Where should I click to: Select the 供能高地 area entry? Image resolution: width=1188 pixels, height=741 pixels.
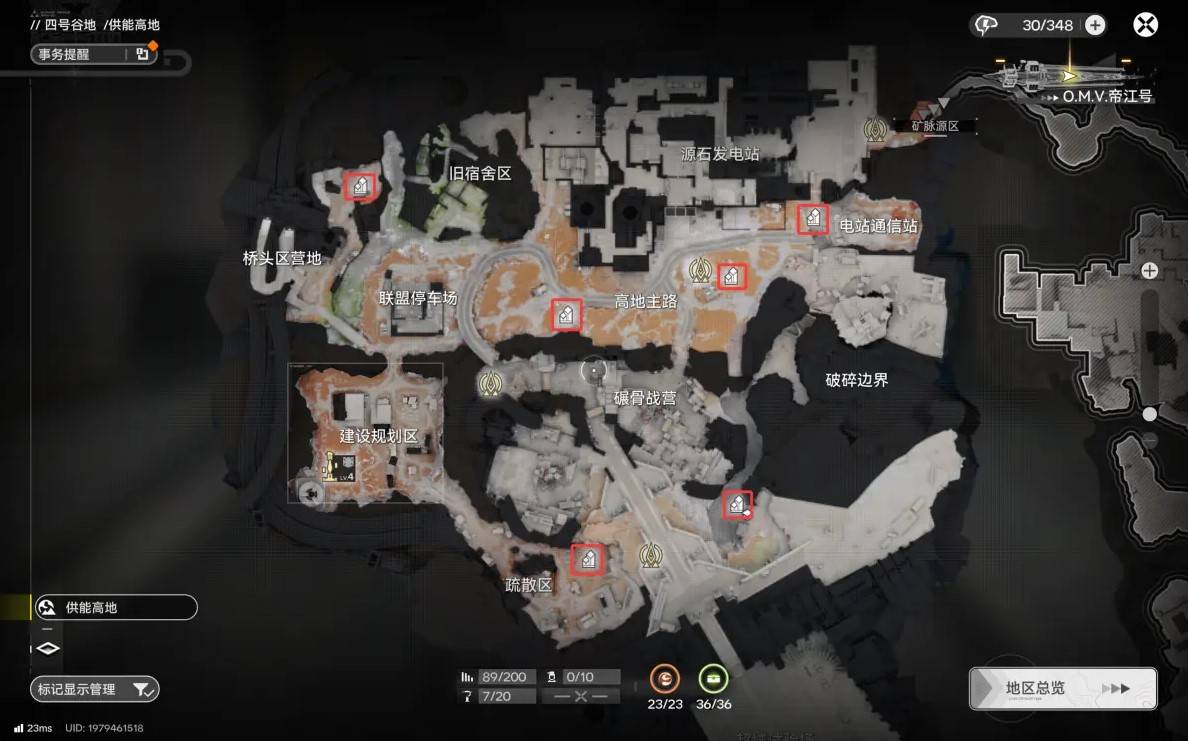coord(114,607)
